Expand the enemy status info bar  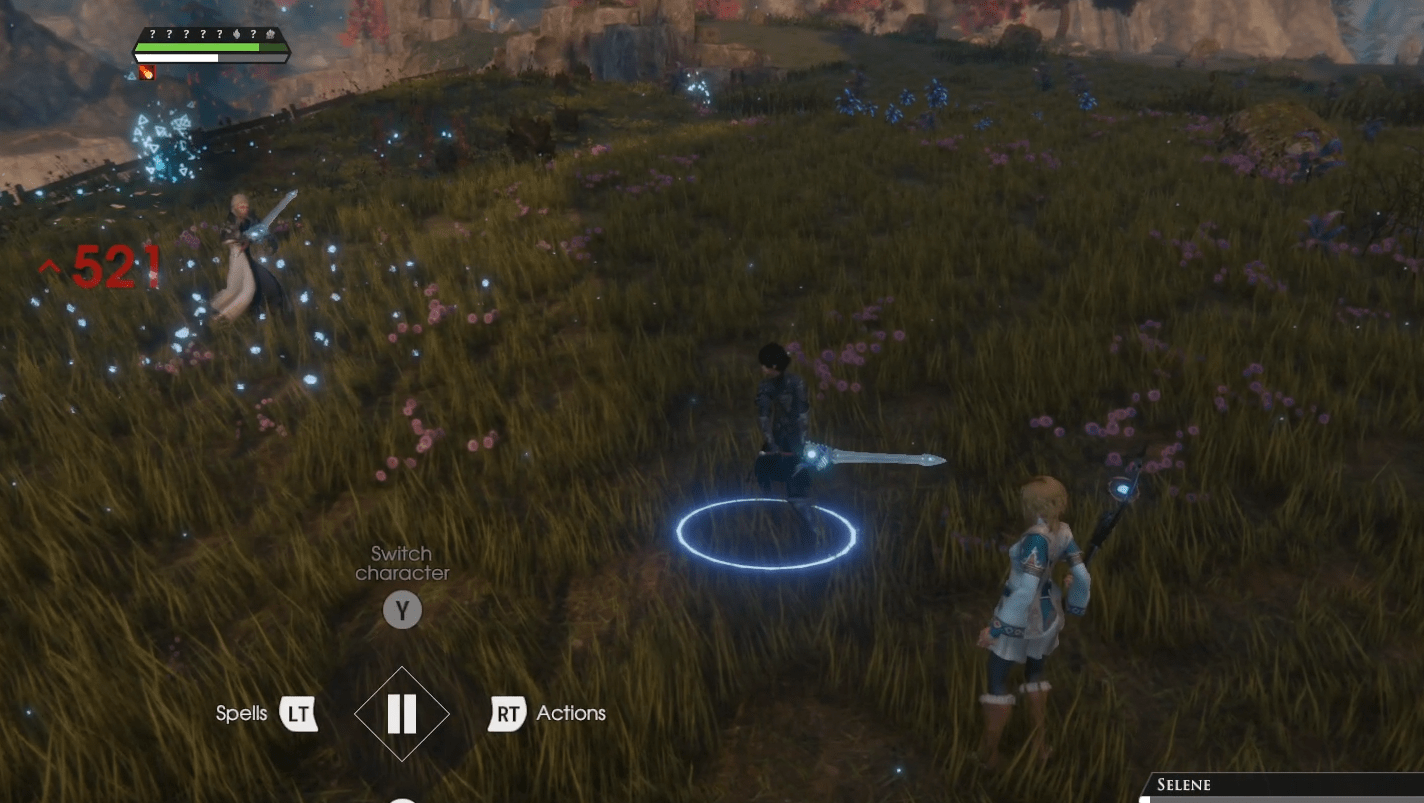click(210, 47)
